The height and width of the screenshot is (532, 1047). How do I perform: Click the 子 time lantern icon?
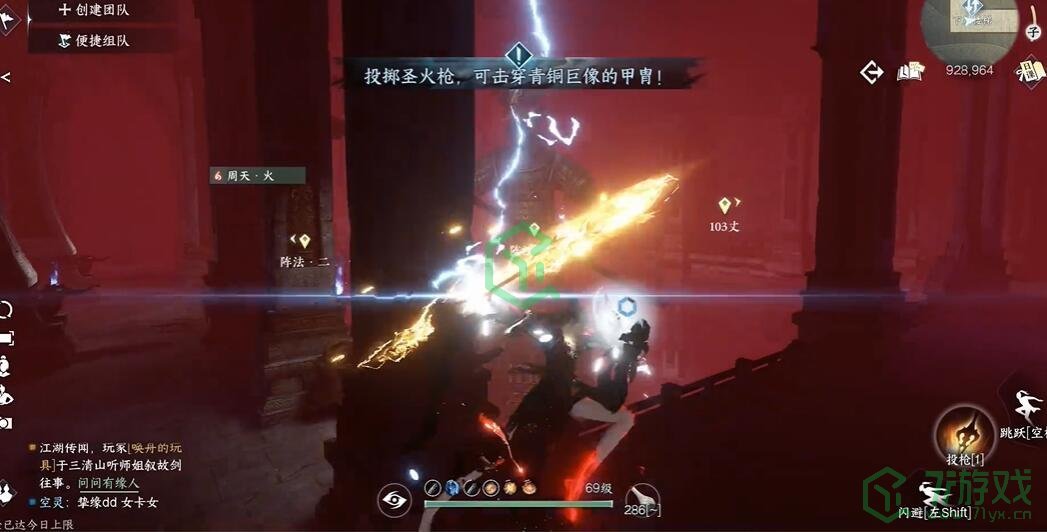(1033, 24)
